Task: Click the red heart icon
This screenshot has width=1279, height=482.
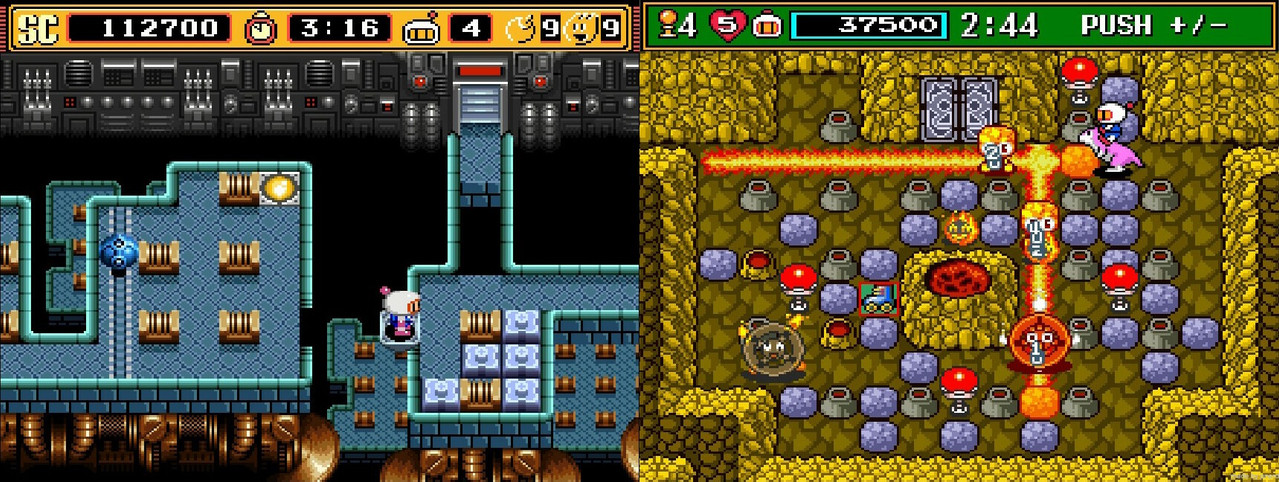Action: click(x=729, y=26)
